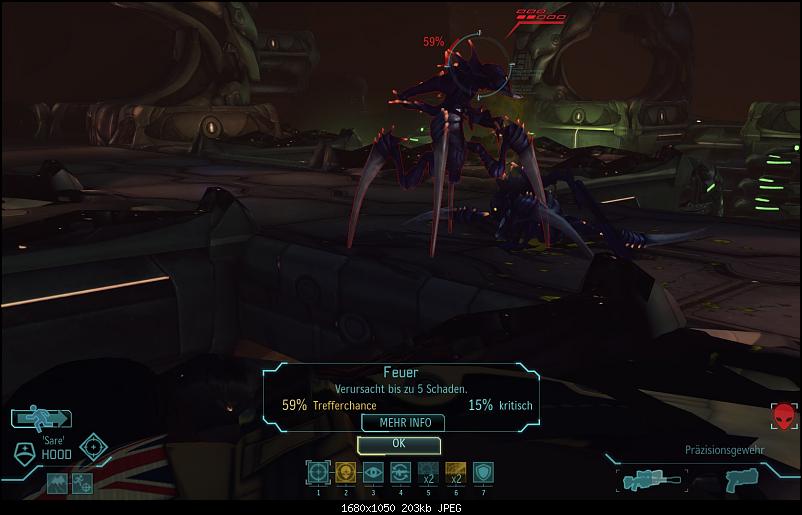Confirm the shot with the OK button

pos(399,443)
